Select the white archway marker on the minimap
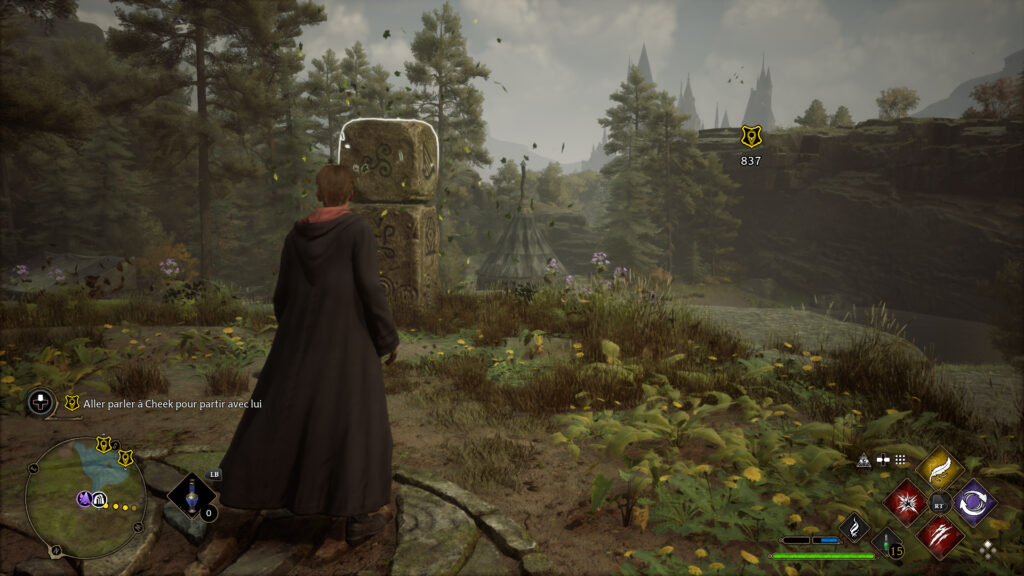 [x=100, y=498]
